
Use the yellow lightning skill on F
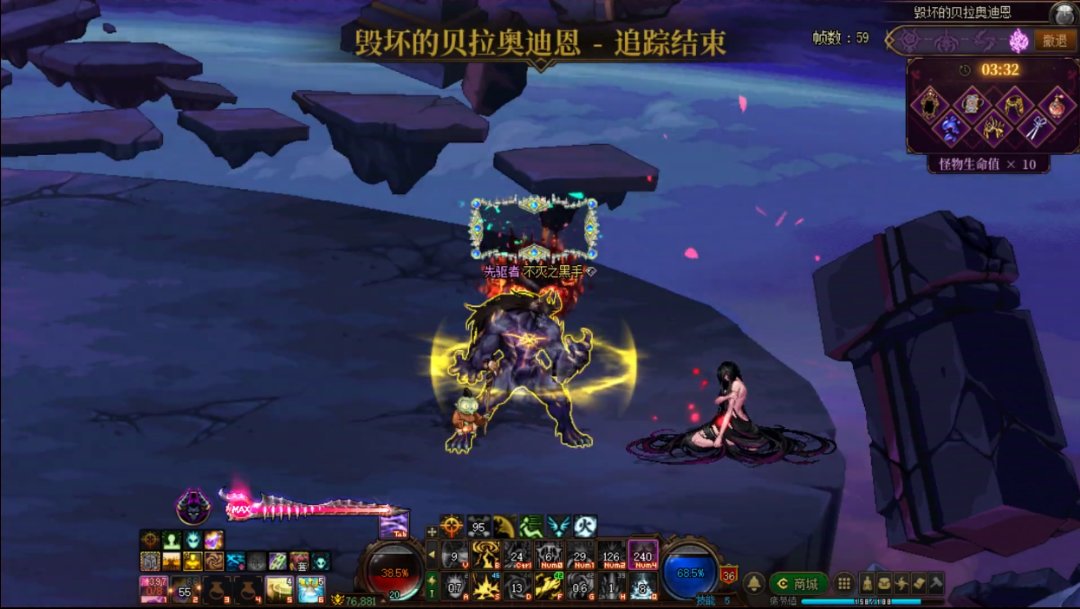pos(549,584)
